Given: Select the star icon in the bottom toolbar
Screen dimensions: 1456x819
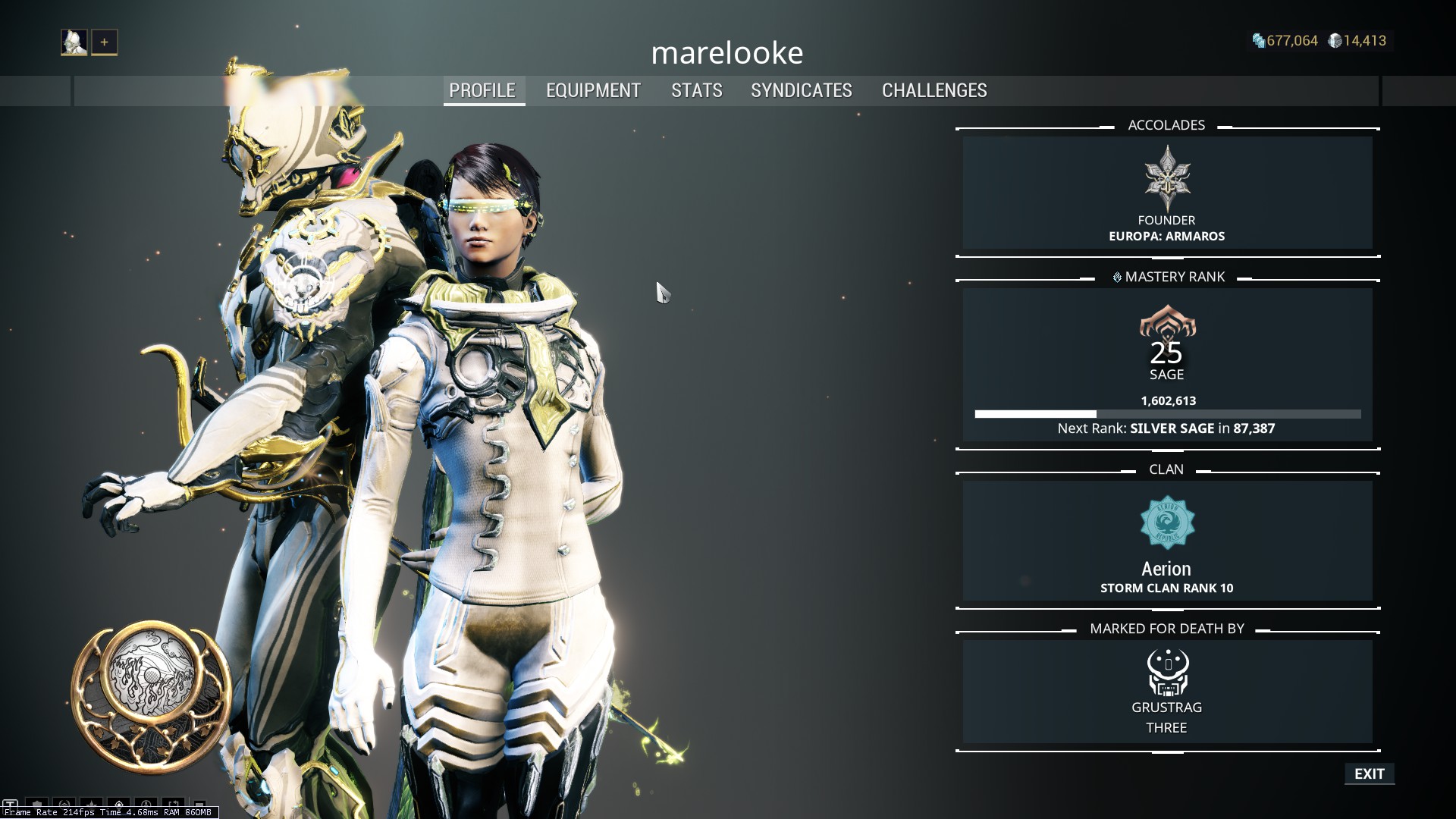Looking at the screenshot, I should point(92,804).
